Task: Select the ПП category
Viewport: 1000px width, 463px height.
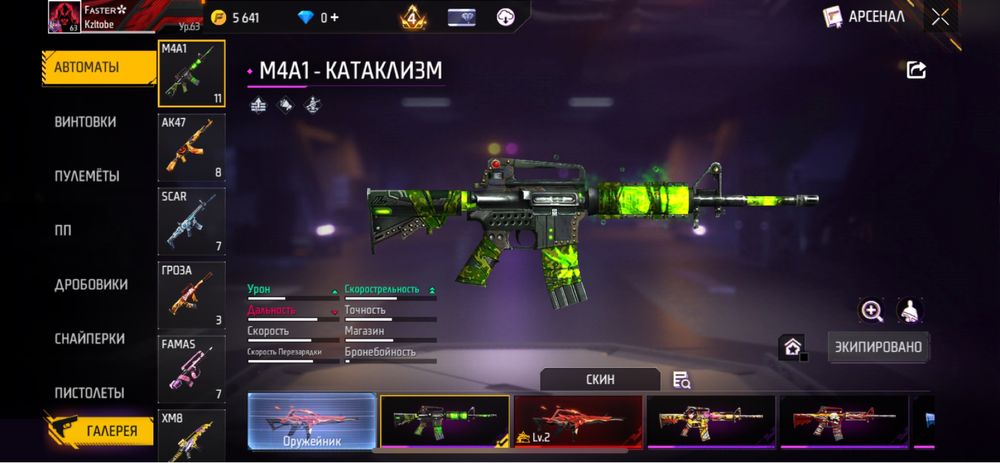Action: (63, 230)
